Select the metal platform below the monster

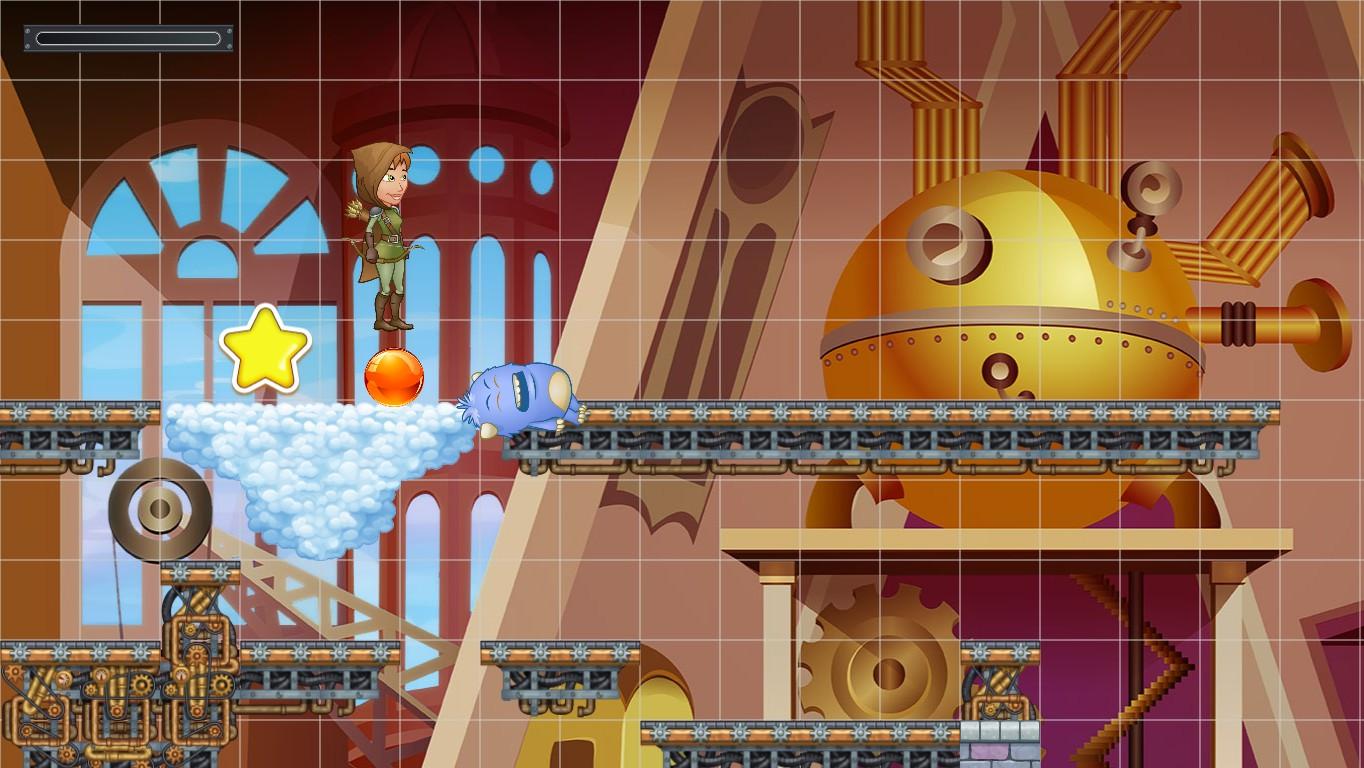pos(600,425)
